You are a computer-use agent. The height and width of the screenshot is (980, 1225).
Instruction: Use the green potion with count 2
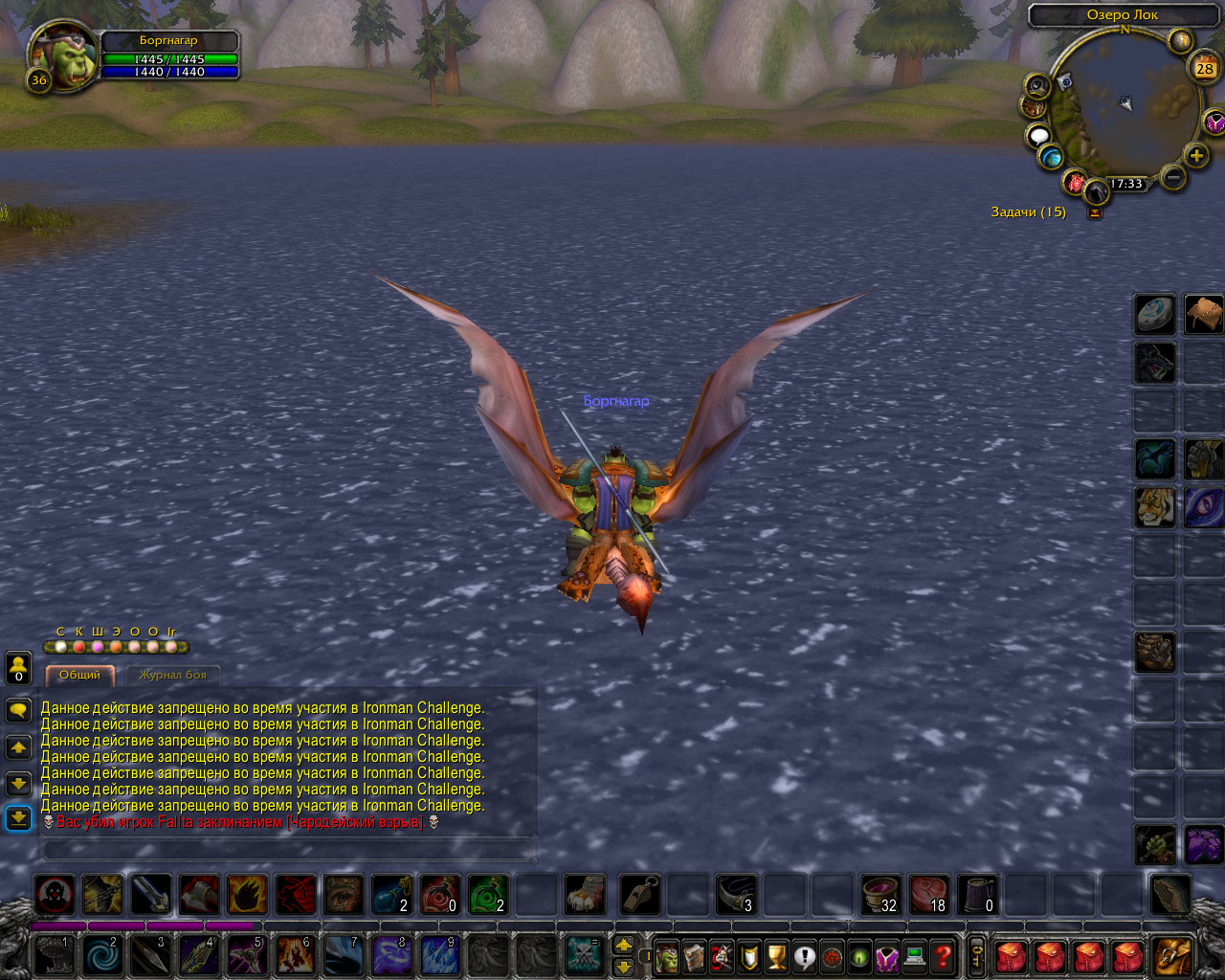point(487,895)
